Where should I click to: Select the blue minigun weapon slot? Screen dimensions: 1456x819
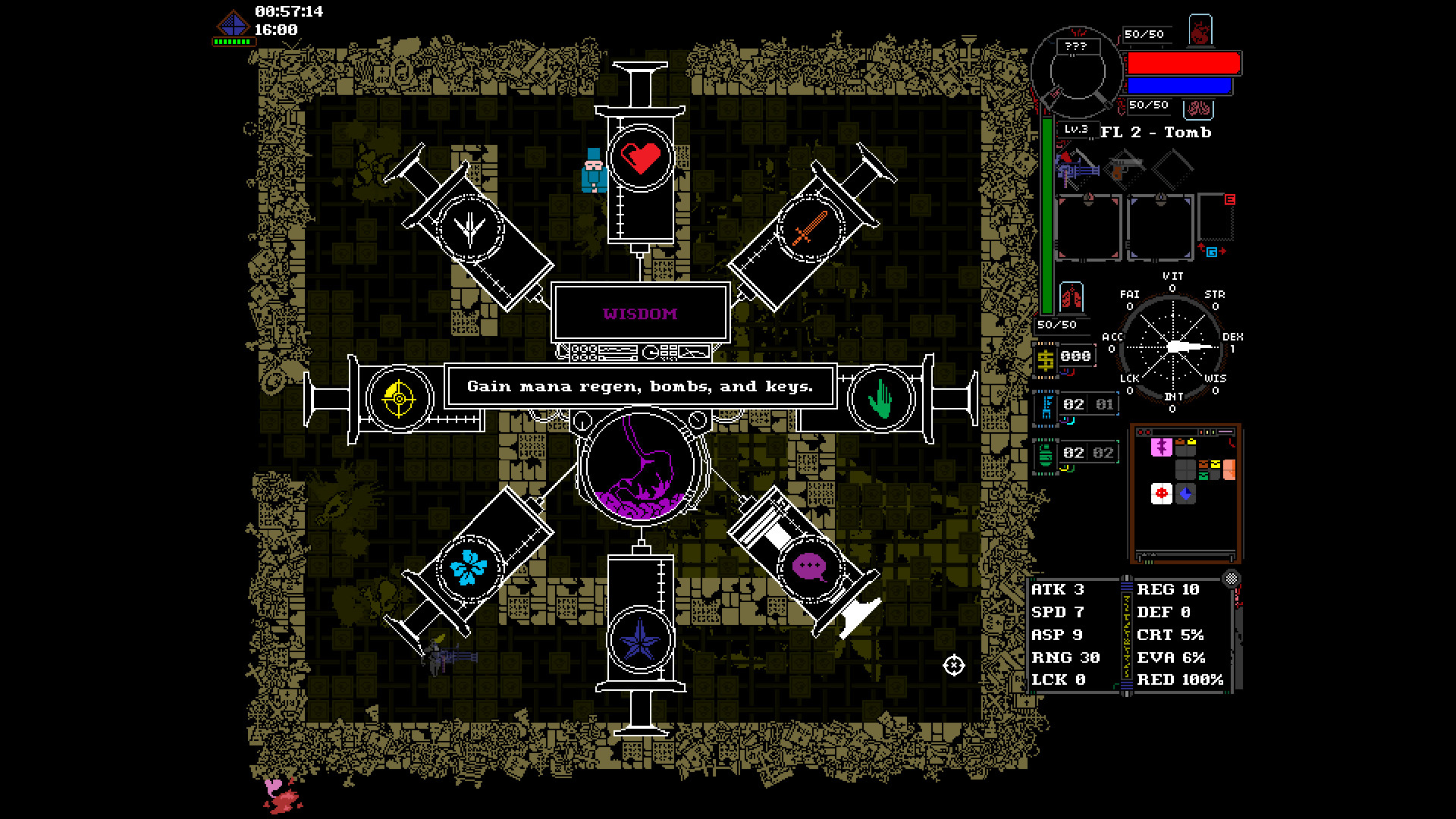[1078, 170]
